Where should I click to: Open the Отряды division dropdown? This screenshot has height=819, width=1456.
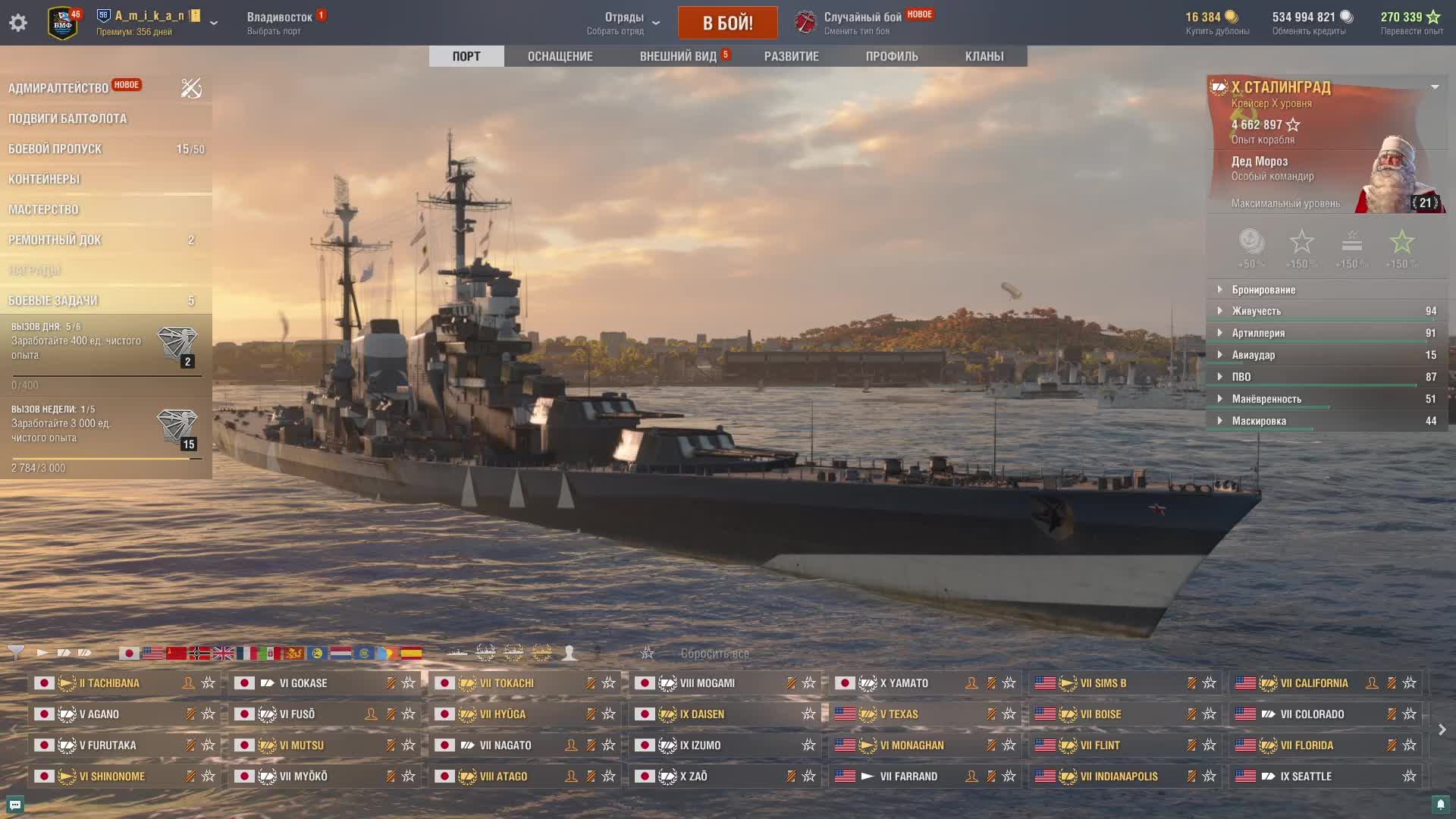click(x=624, y=23)
